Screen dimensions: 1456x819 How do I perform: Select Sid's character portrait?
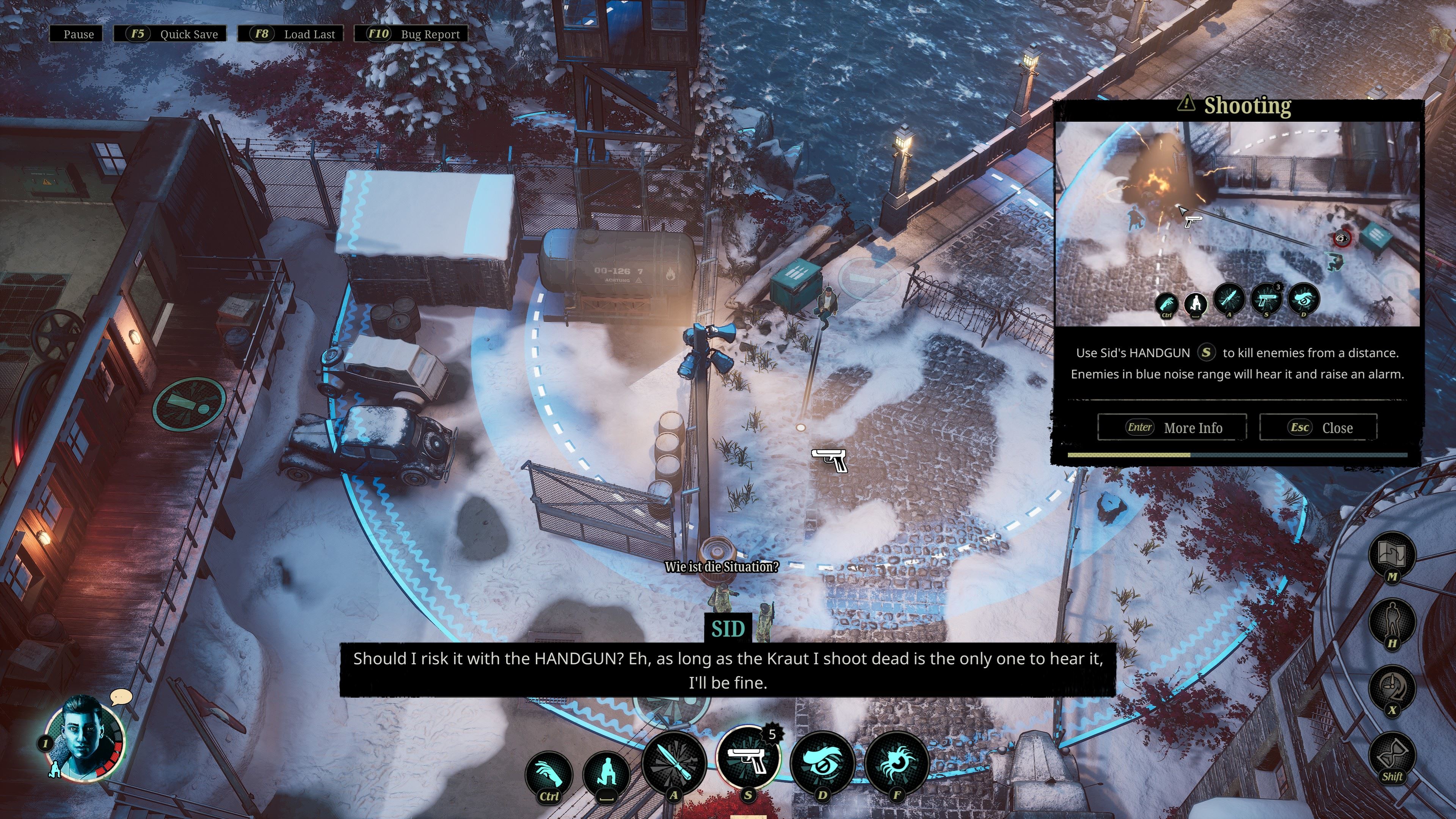85,736
